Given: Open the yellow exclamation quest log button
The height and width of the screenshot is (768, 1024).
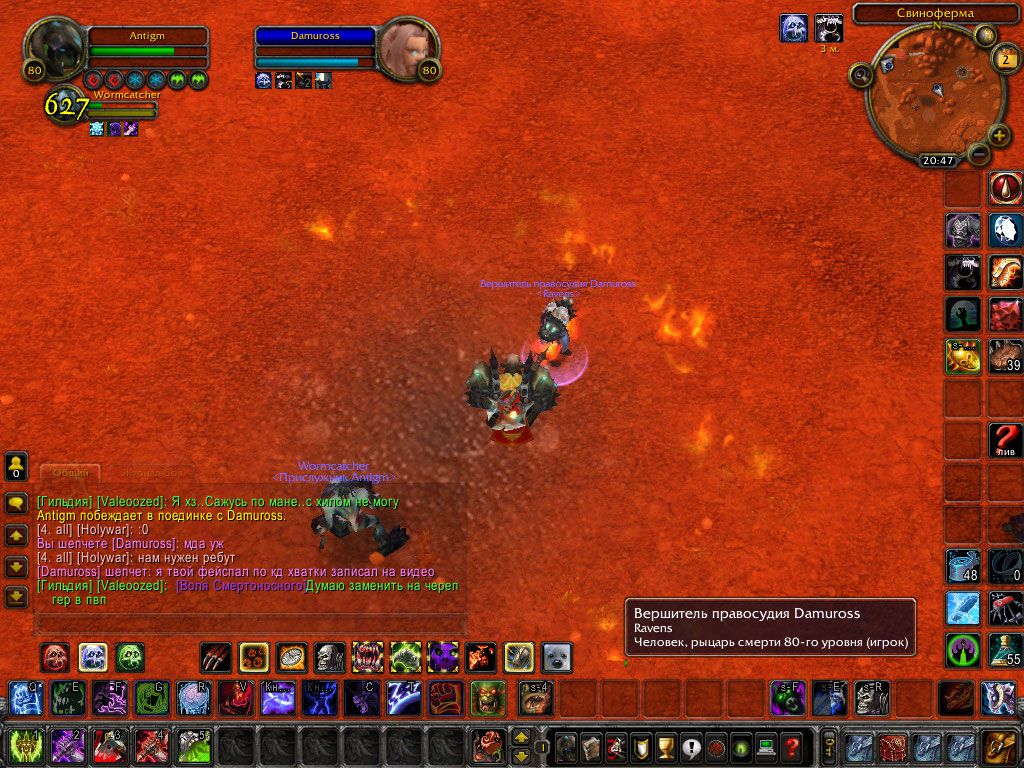Looking at the screenshot, I should point(690,747).
